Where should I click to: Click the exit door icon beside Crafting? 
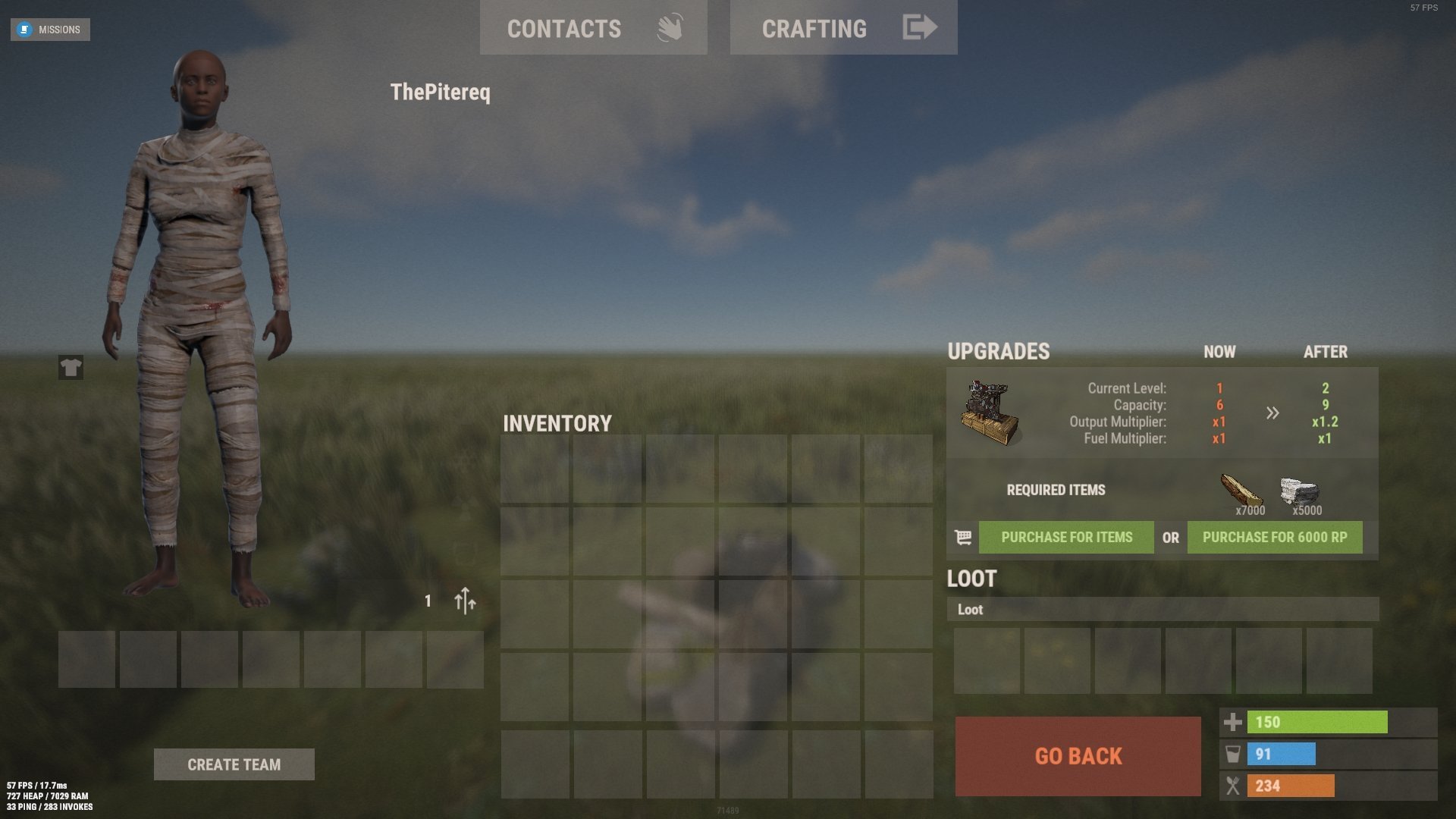(919, 27)
